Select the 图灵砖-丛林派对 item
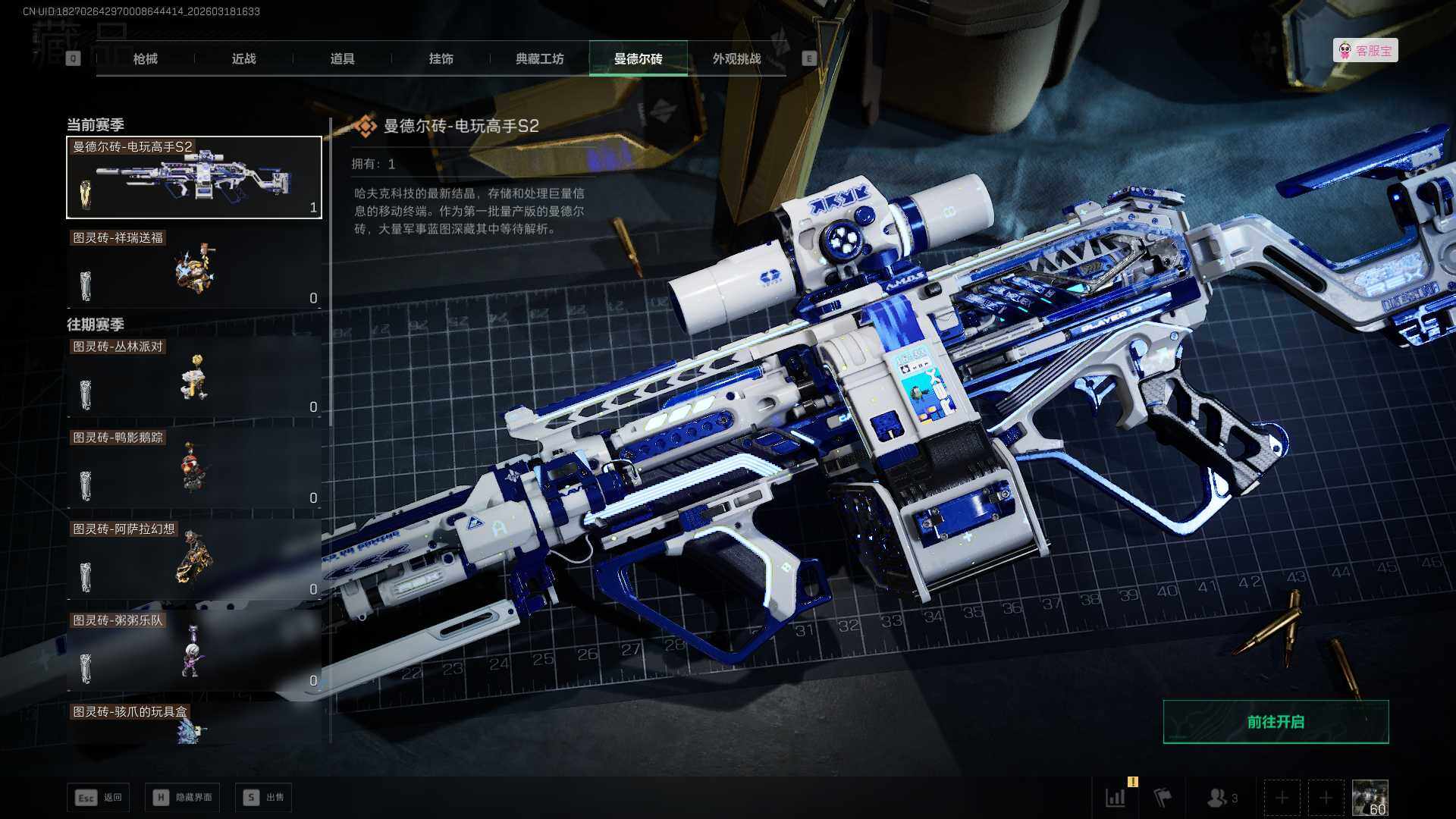1456x819 pixels. [194, 378]
